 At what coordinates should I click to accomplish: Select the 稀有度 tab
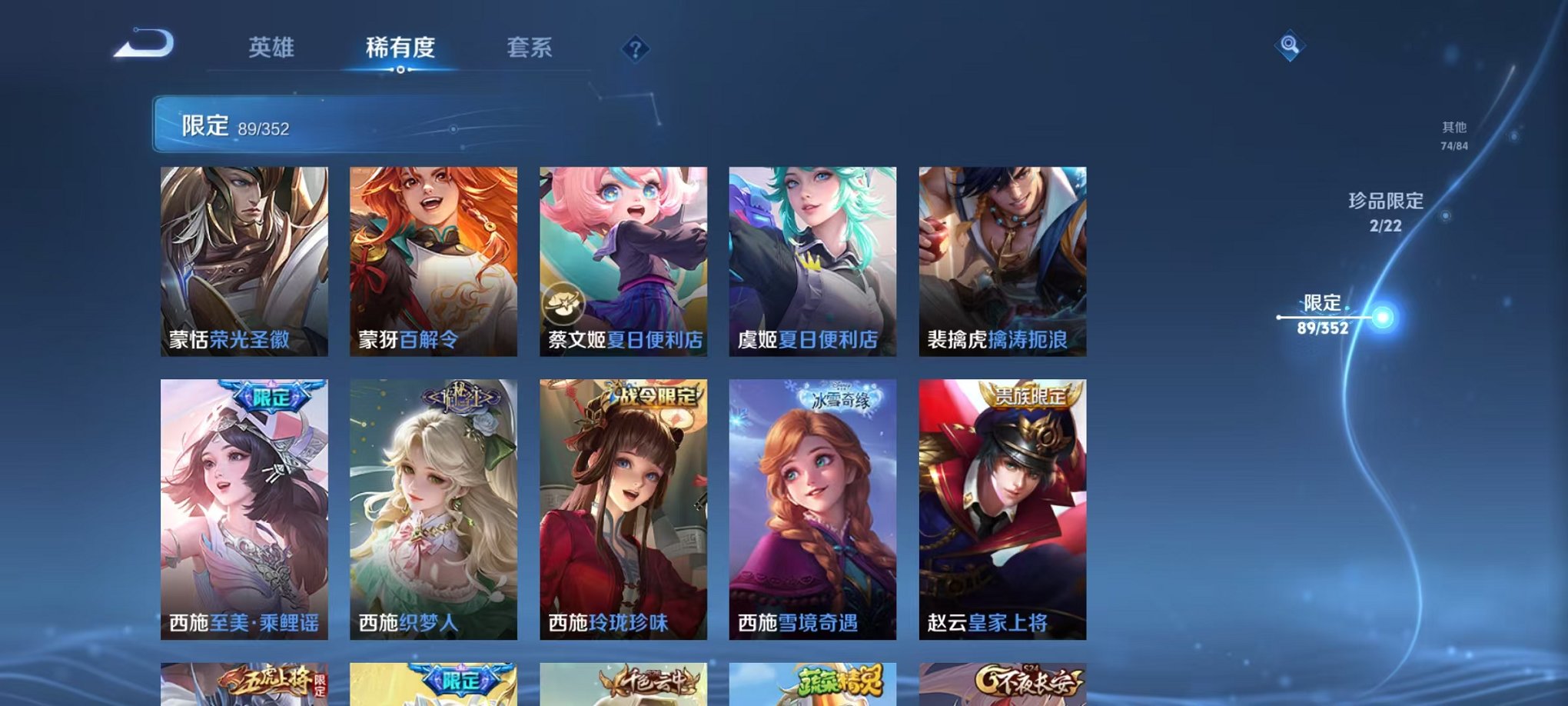click(x=400, y=48)
